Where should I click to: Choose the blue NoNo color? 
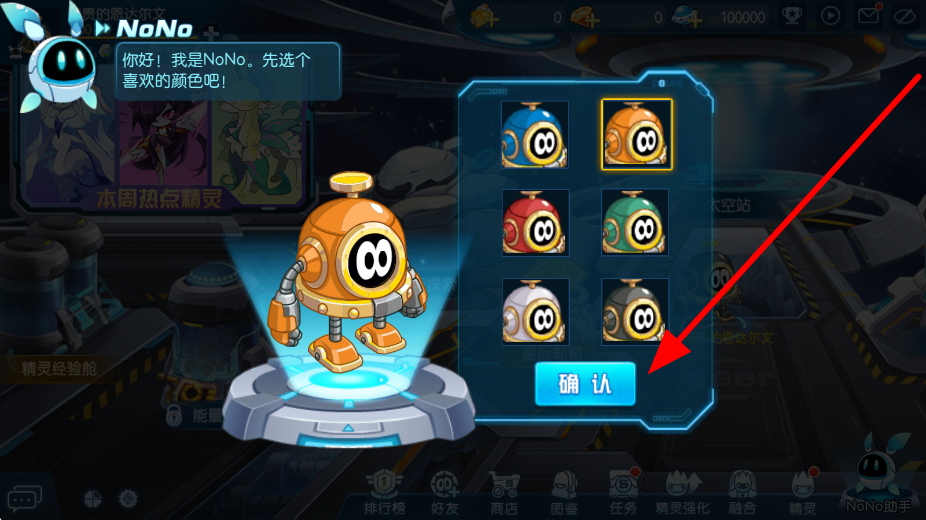(535, 134)
